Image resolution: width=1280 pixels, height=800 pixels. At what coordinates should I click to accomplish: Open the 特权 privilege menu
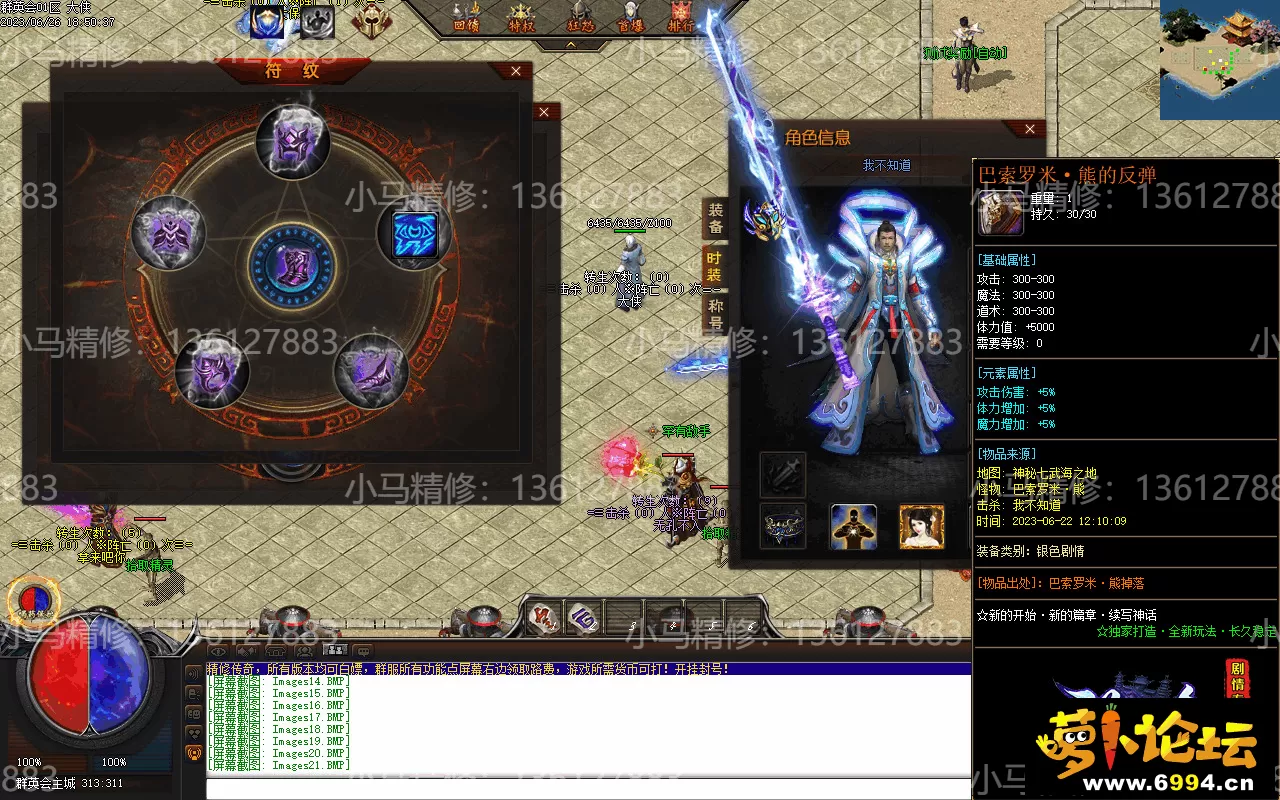point(521,17)
